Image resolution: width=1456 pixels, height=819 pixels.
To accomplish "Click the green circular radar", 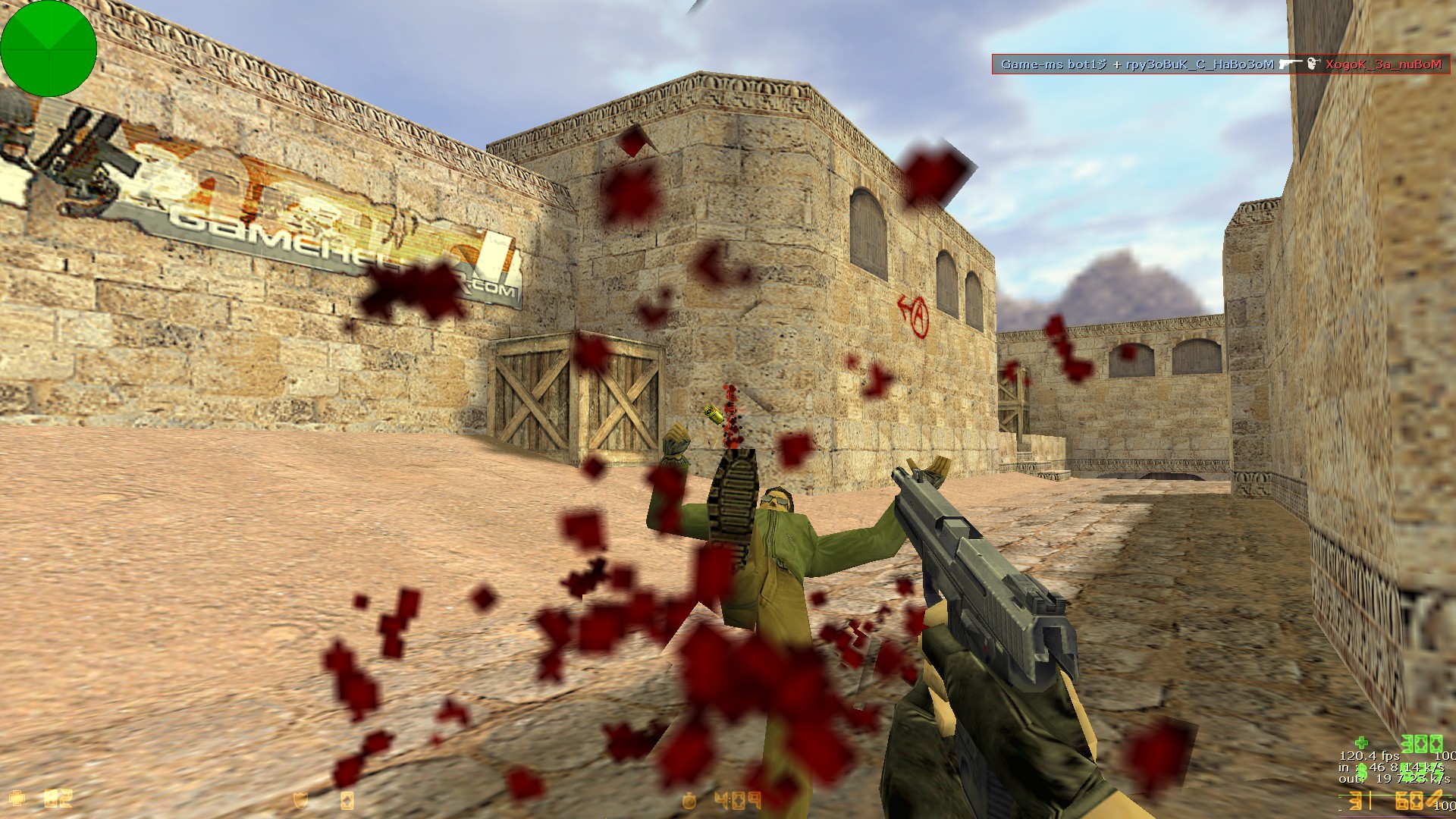I will click(49, 49).
